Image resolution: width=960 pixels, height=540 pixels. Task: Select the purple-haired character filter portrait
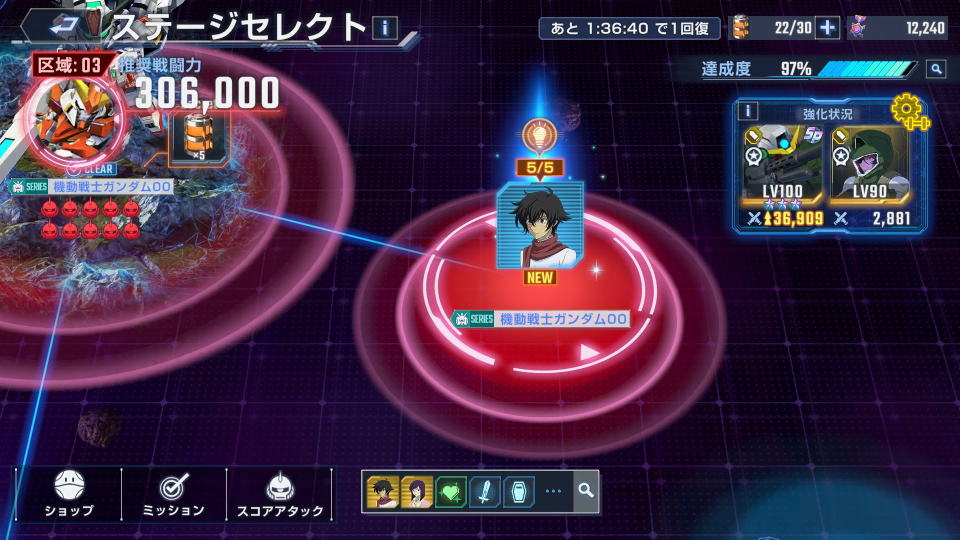tap(416, 491)
